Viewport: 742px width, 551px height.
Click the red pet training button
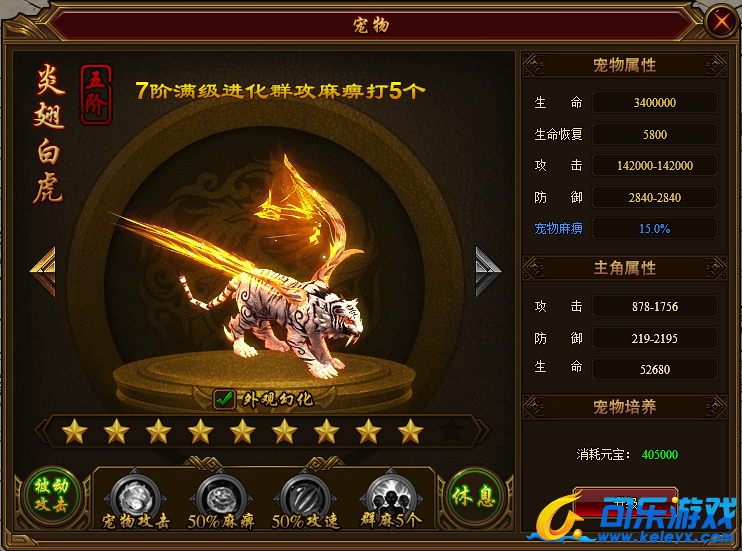coord(624,499)
